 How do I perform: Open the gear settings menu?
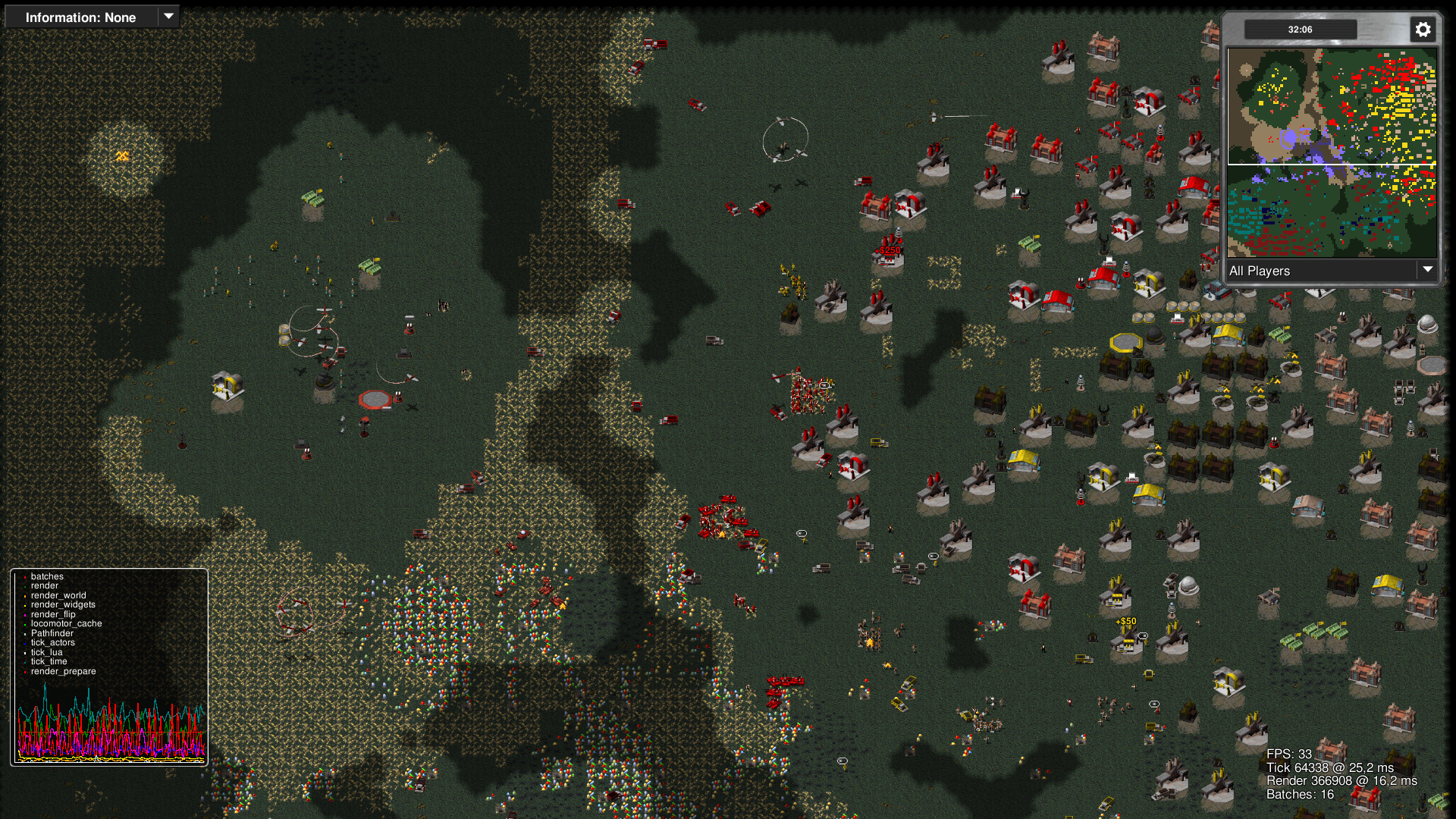coord(1423,30)
